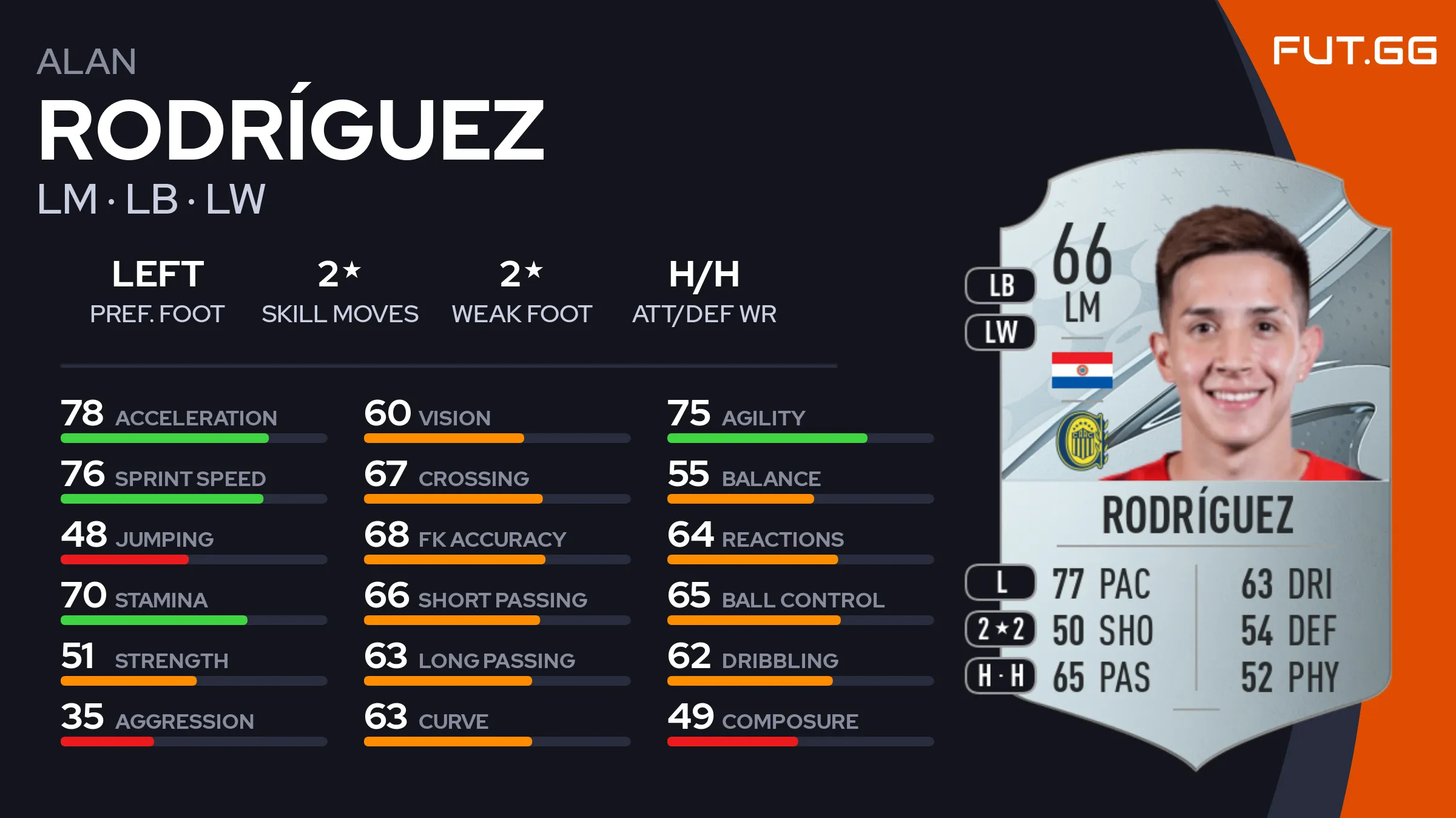This screenshot has height=818, width=1456.
Task: Click the LB alternate position badge
Action: click(x=1001, y=285)
